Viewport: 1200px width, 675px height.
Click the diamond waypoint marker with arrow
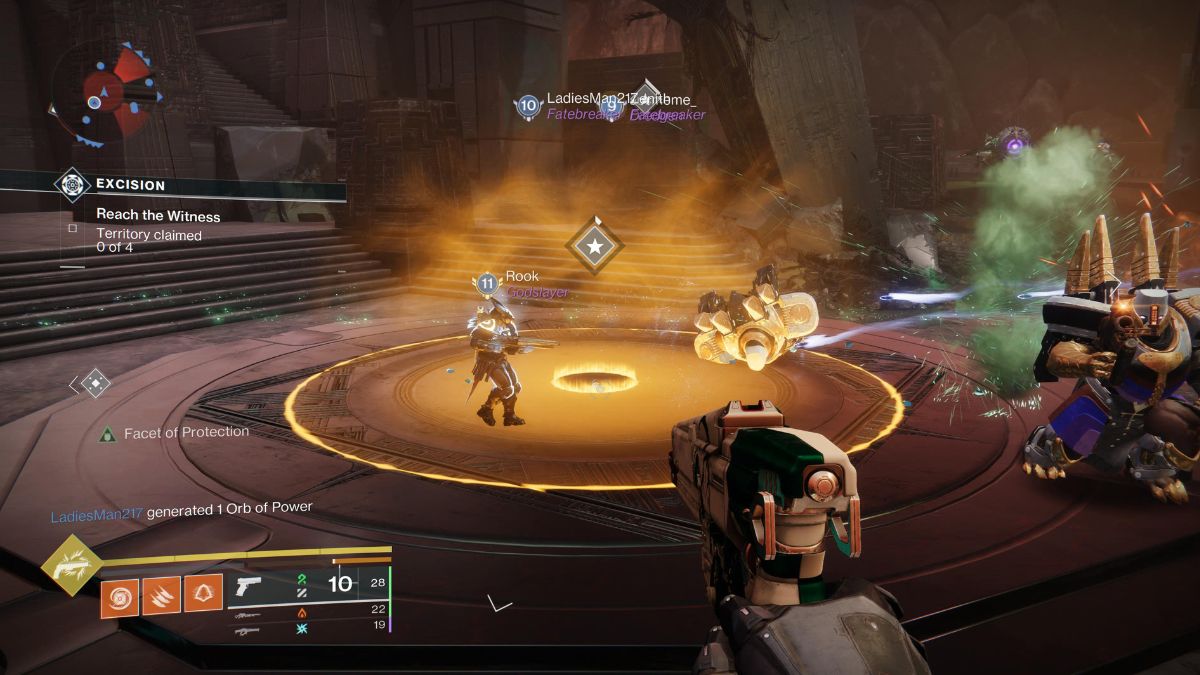pyautogui.click(x=94, y=383)
